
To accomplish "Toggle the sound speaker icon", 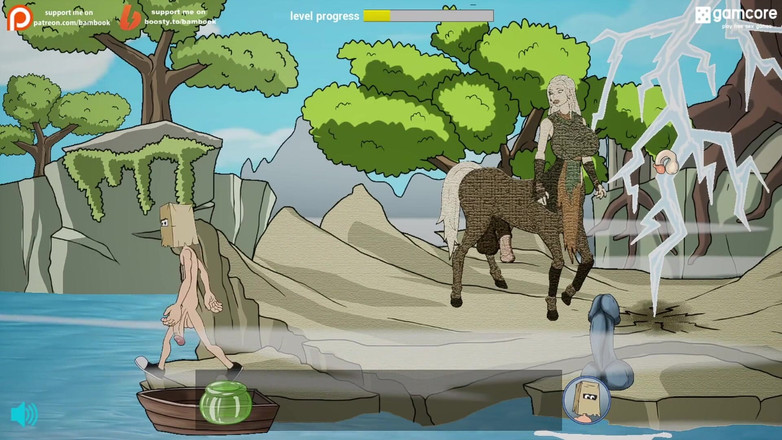I will tap(24, 414).
